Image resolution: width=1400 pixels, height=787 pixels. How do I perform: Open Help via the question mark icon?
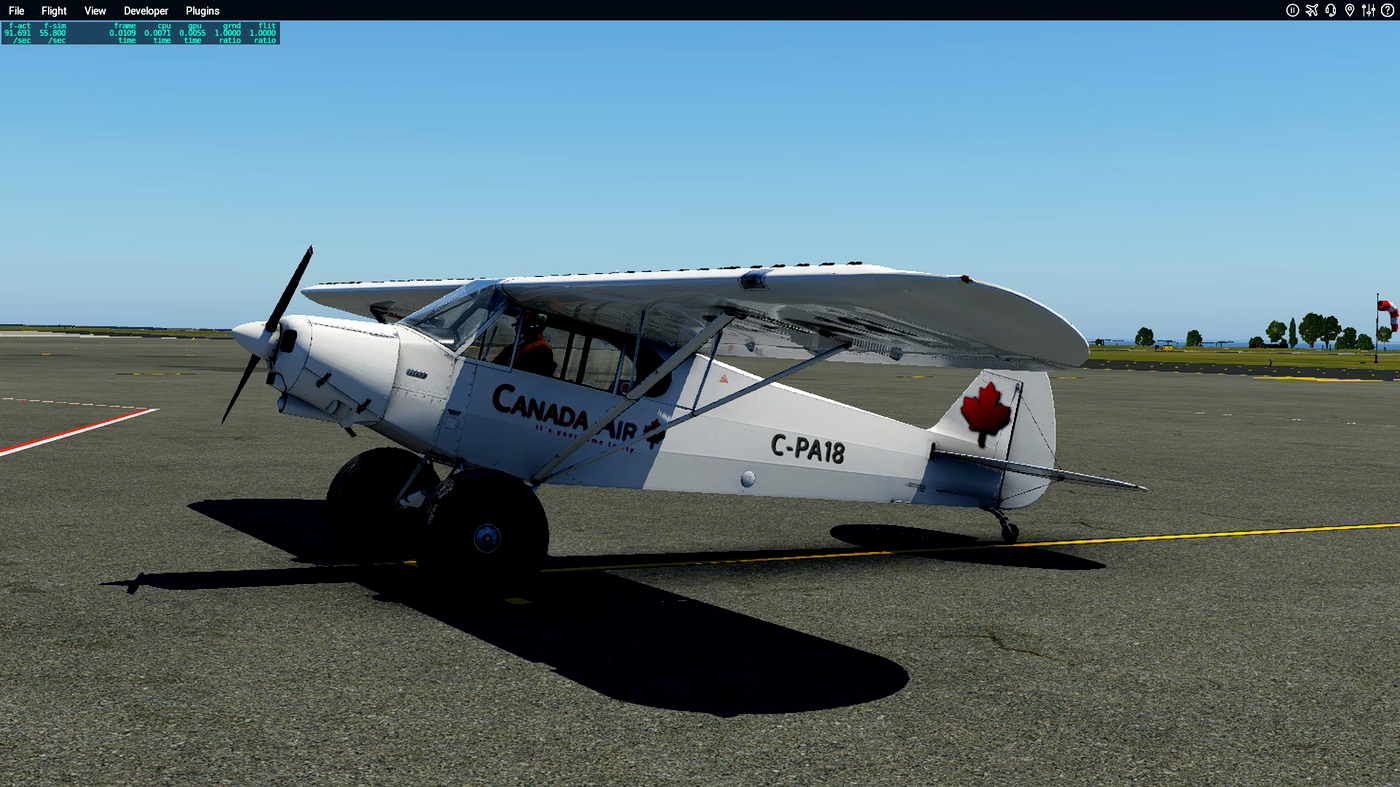(x=1388, y=10)
